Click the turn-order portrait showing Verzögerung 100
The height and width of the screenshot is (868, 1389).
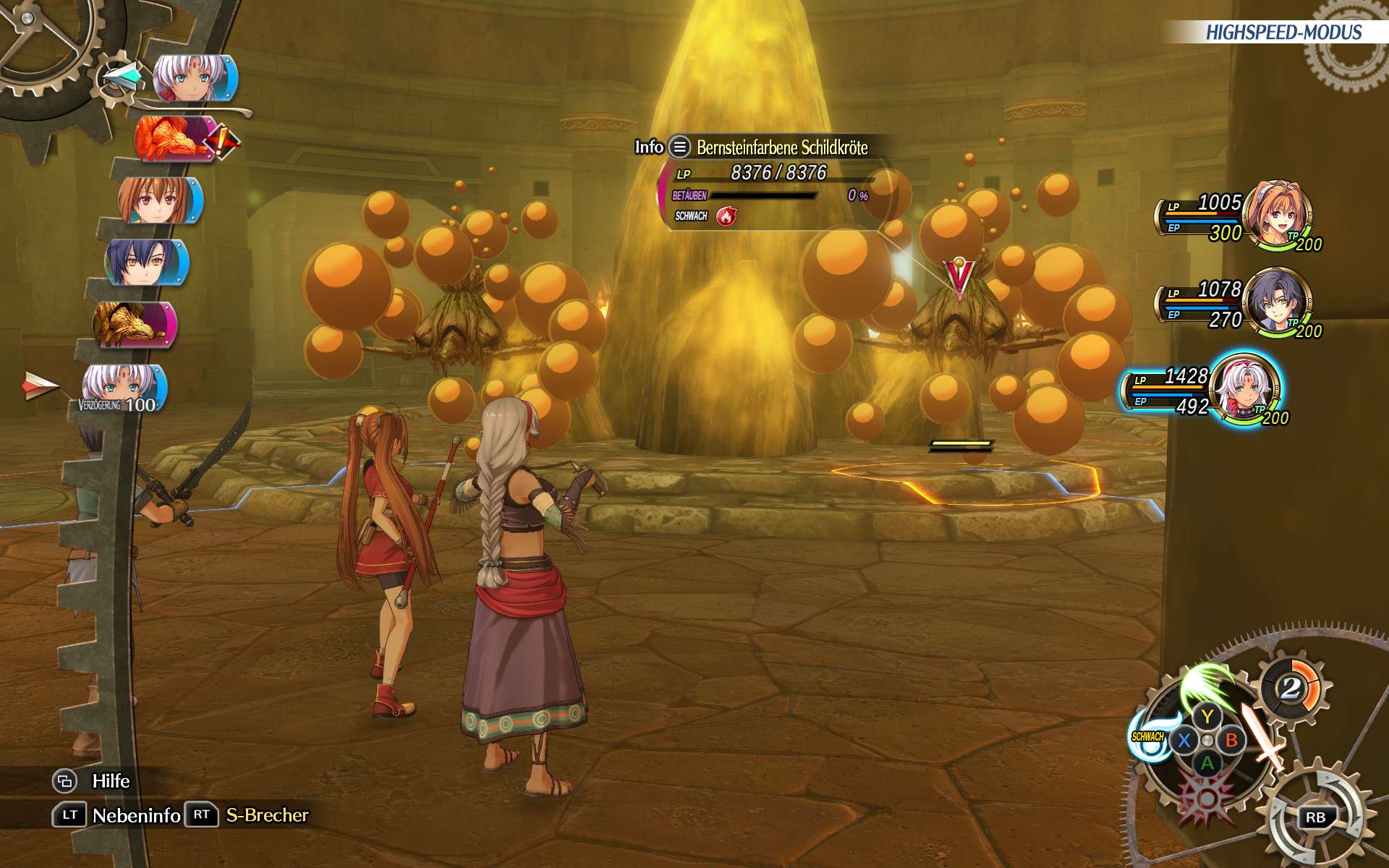pos(123,387)
